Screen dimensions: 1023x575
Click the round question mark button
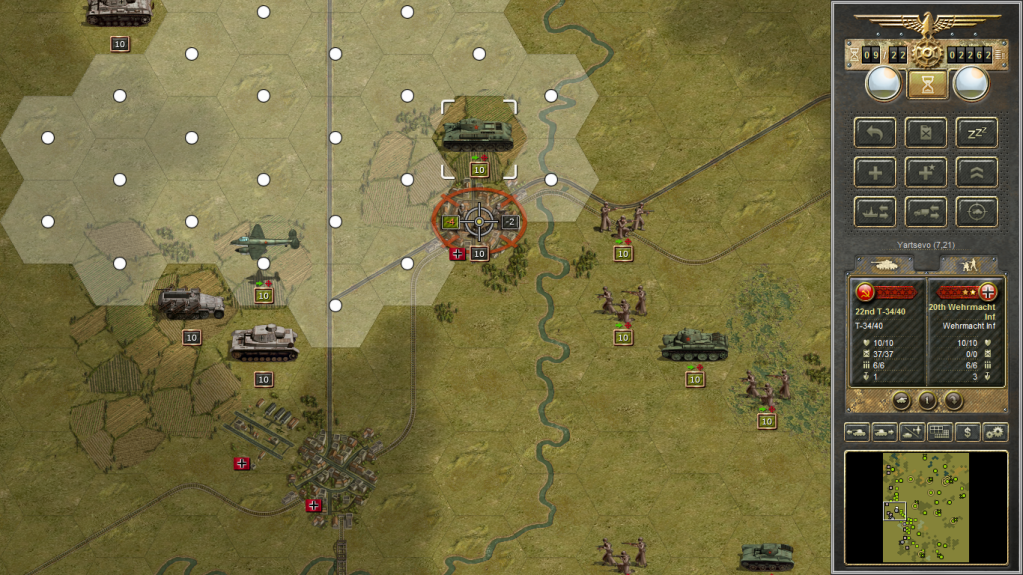[953, 400]
